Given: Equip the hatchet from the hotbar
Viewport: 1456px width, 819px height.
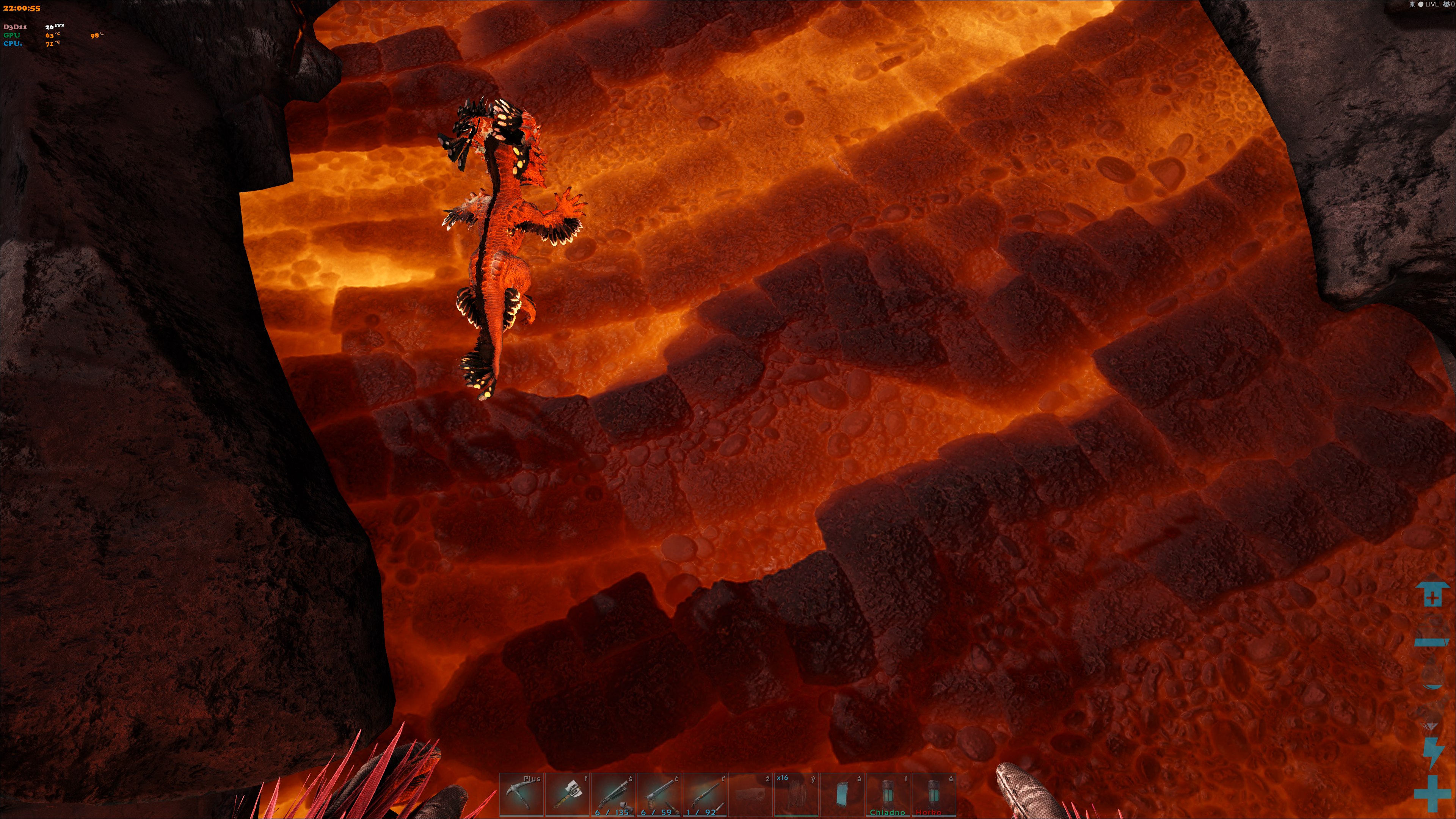Looking at the screenshot, I should 567,794.
